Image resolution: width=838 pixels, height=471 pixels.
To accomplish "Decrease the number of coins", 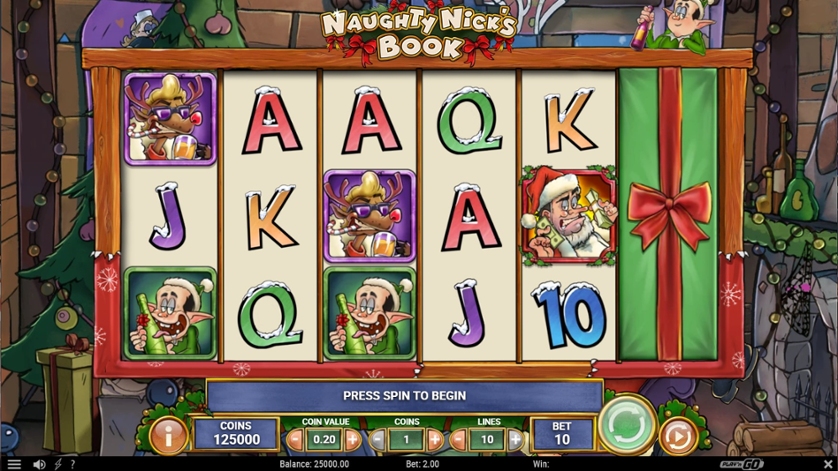I will 378,439.
